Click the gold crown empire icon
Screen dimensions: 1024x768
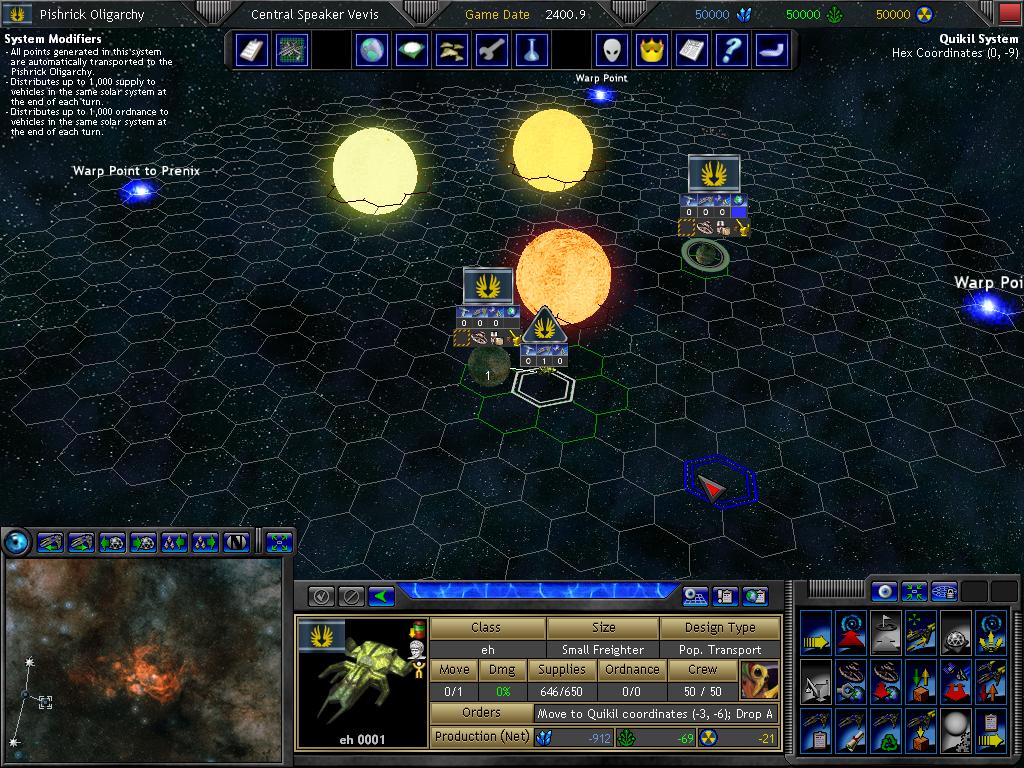tap(653, 49)
